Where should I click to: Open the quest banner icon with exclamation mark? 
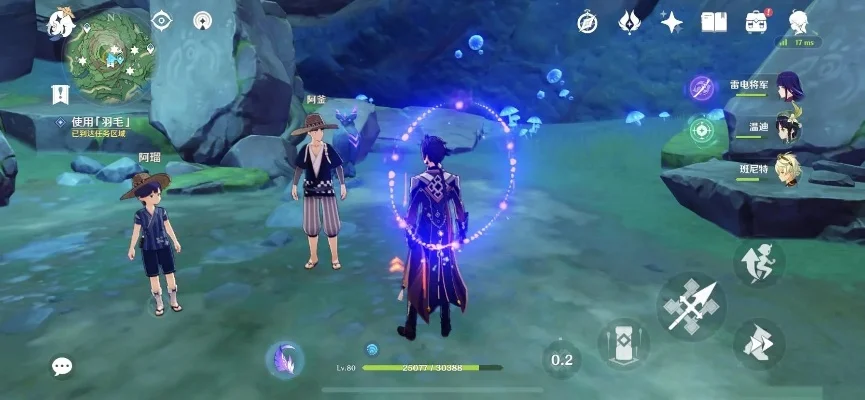(x=59, y=94)
